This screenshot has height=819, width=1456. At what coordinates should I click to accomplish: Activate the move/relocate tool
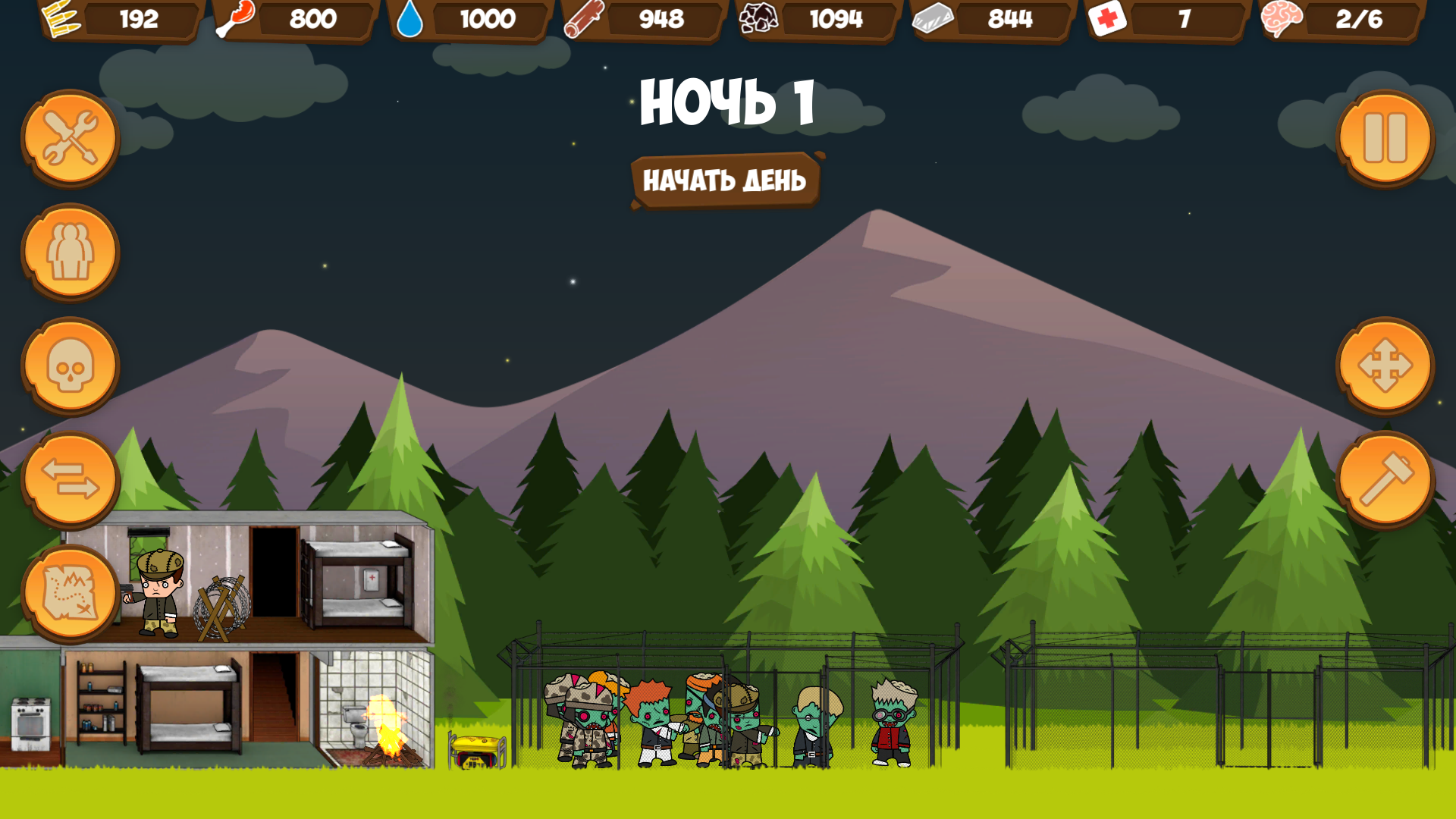pyautogui.click(x=1386, y=366)
